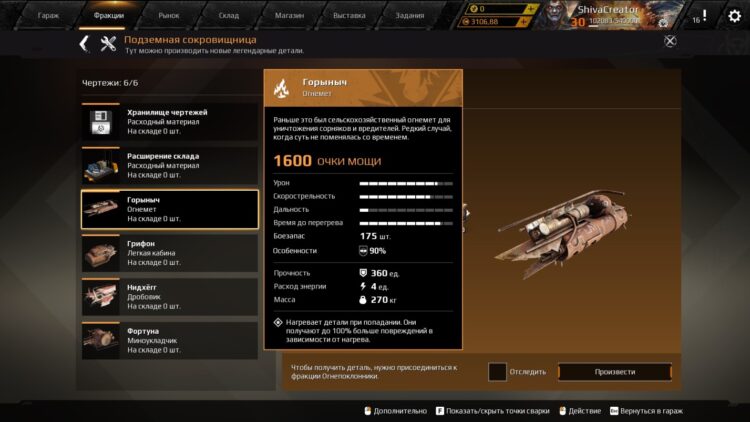750x422 pixels.
Task: Open the Рынок tab
Action: (169, 16)
